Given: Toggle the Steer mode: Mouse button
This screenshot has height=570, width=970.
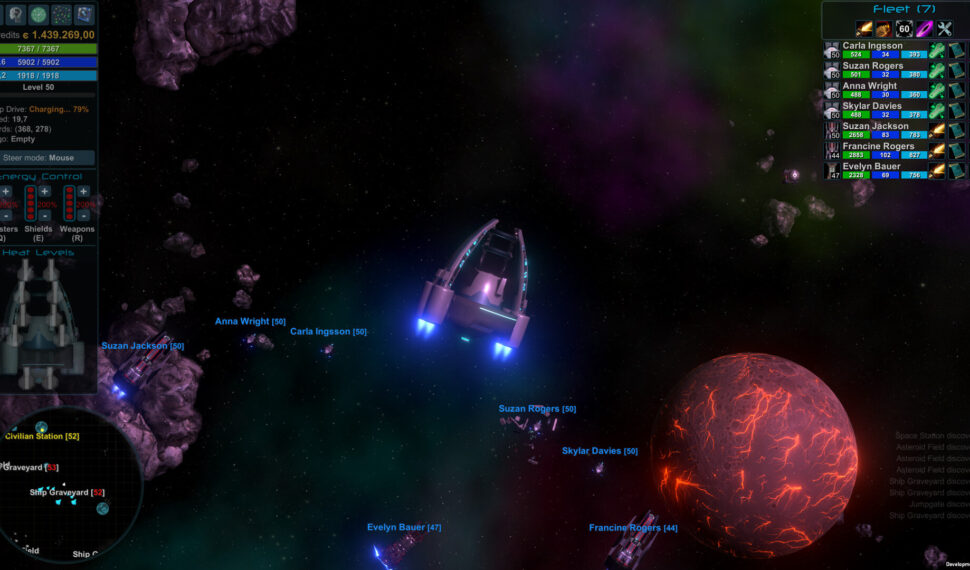Looking at the screenshot, I should 48,158.
